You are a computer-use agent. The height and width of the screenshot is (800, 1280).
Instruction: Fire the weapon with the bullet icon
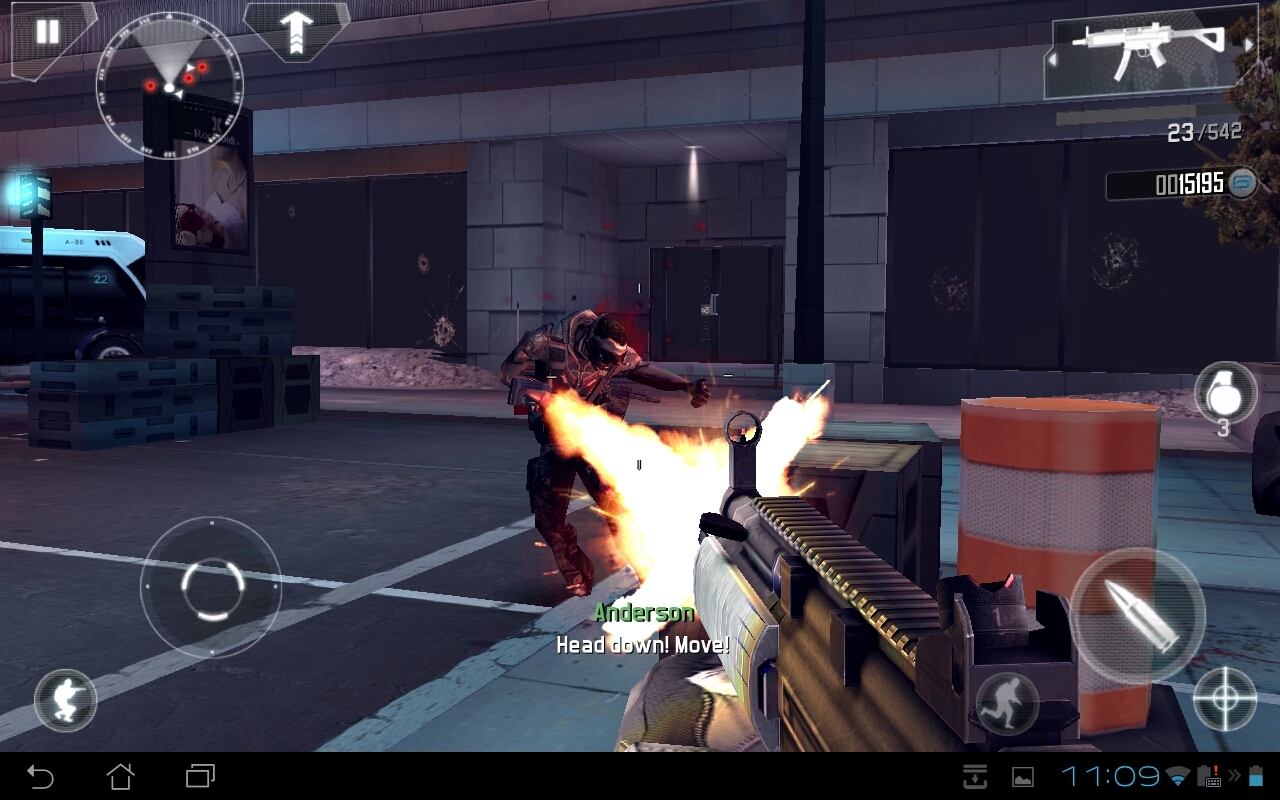pos(1140,613)
